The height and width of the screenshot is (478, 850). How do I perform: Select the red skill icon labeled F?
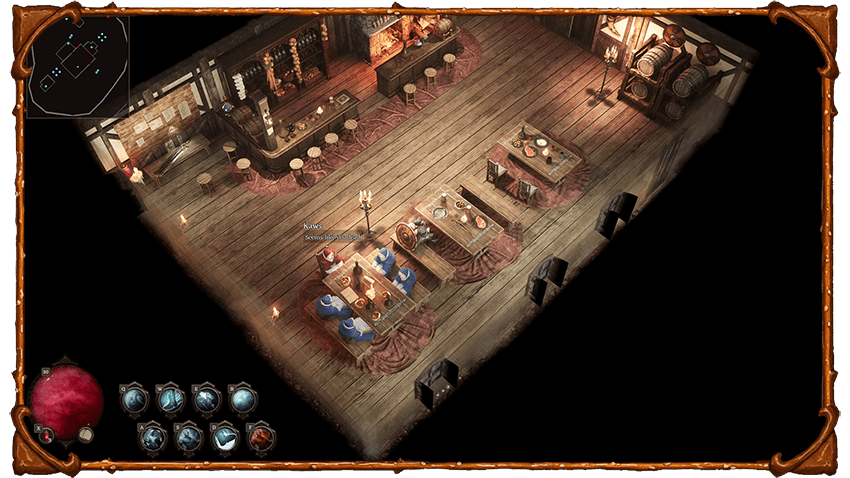tap(261, 437)
